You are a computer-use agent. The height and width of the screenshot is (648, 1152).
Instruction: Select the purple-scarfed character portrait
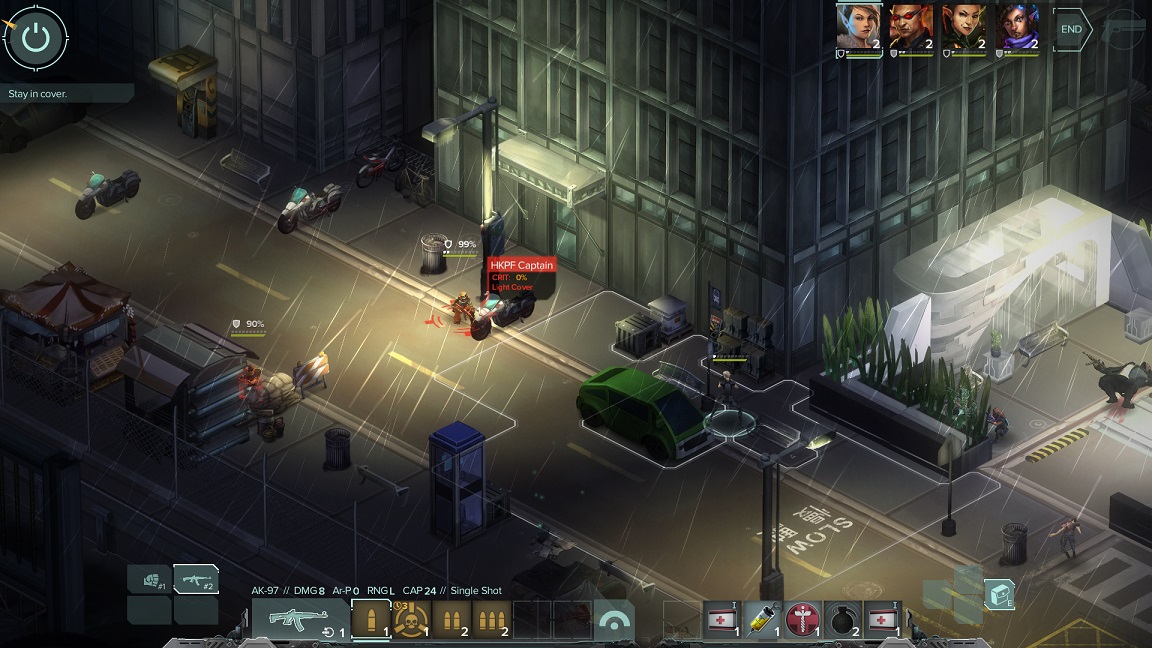[1018, 27]
